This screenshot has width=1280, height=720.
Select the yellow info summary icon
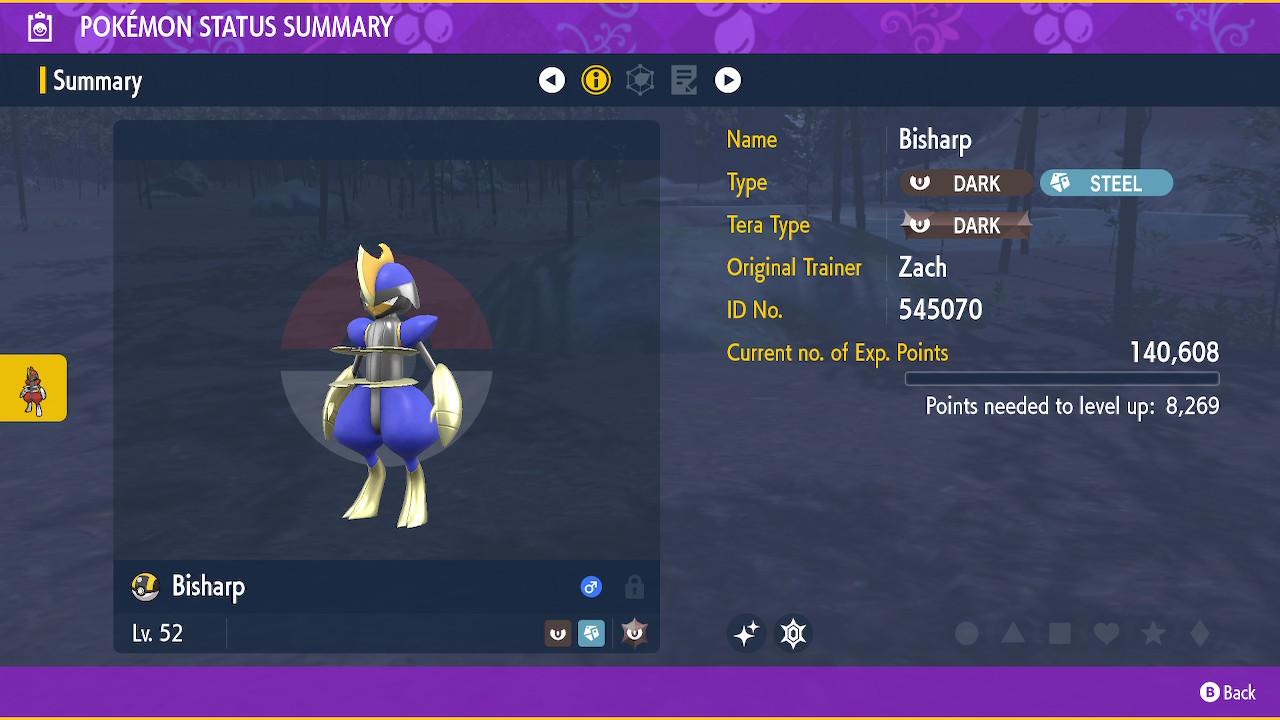pos(596,79)
